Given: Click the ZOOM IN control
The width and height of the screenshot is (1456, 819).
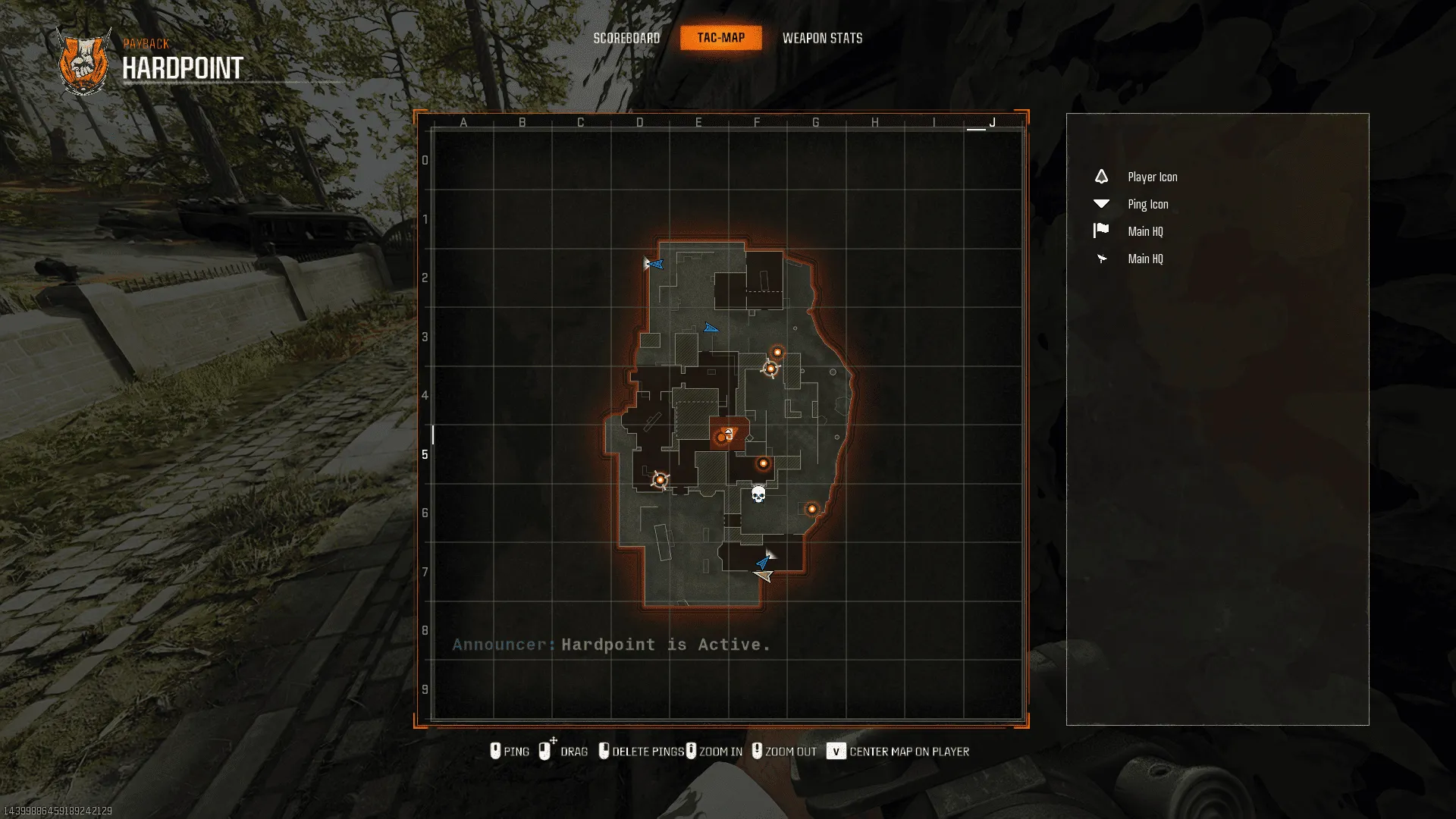Looking at the screenshot, I should tap(715, 751).
